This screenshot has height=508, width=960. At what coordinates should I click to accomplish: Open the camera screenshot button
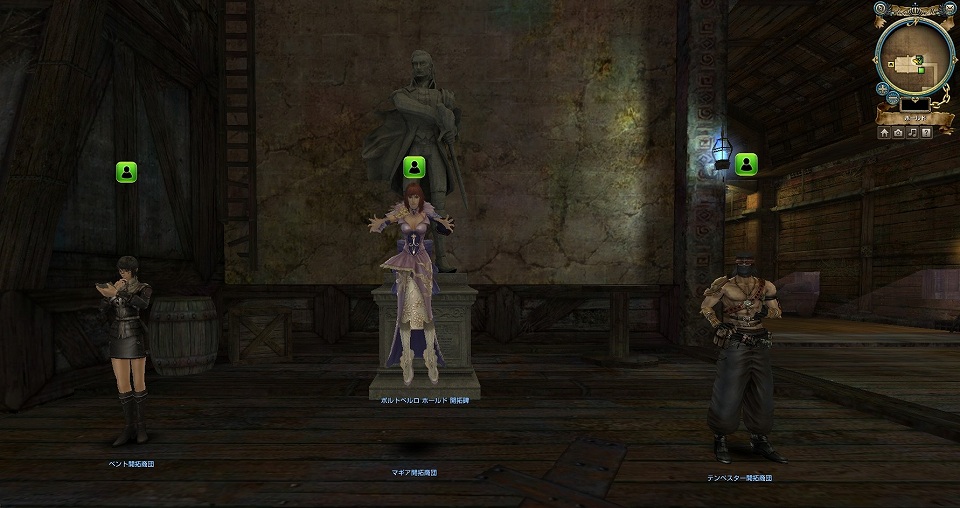898,132
